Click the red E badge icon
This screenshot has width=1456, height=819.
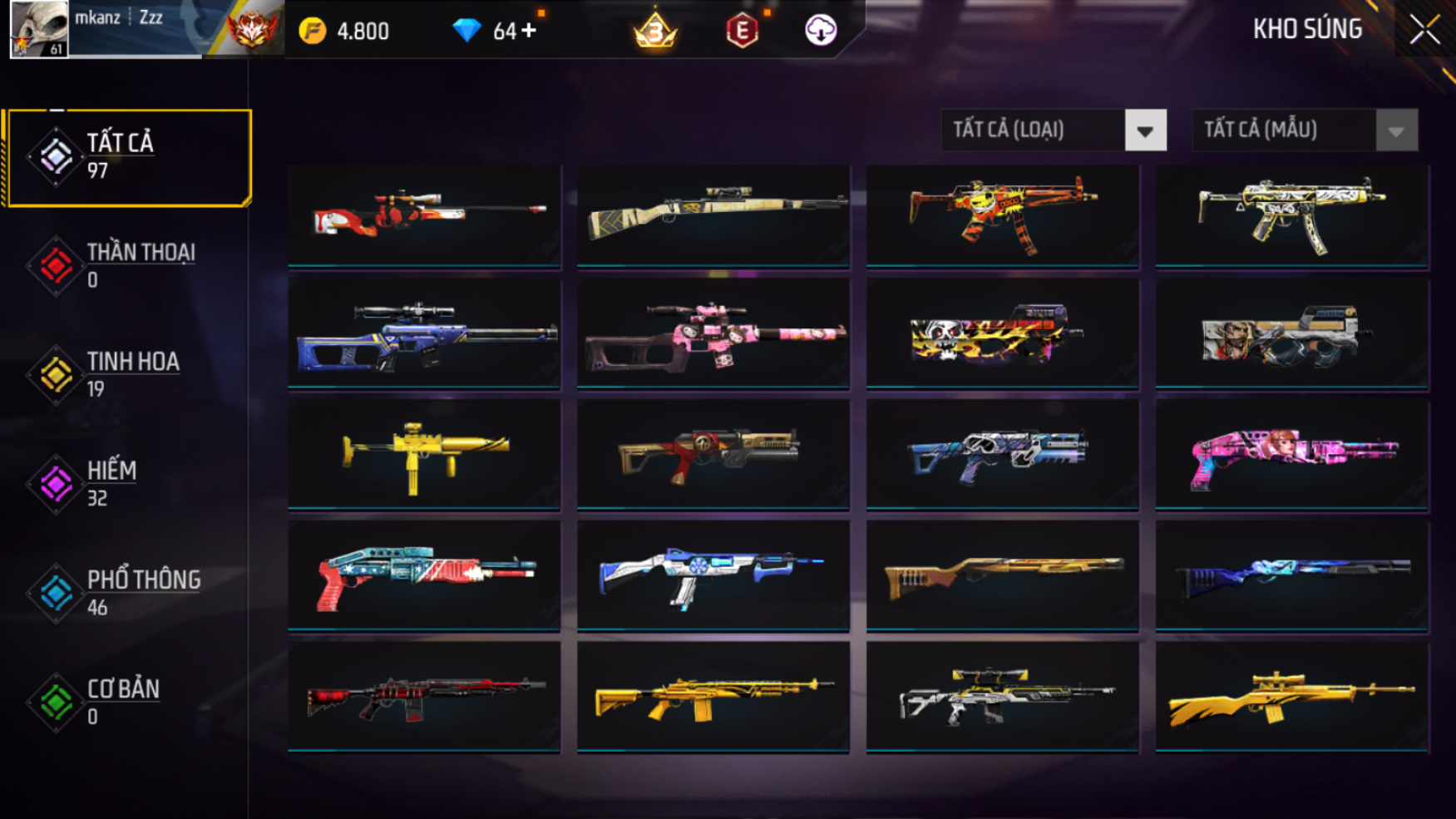742,31
